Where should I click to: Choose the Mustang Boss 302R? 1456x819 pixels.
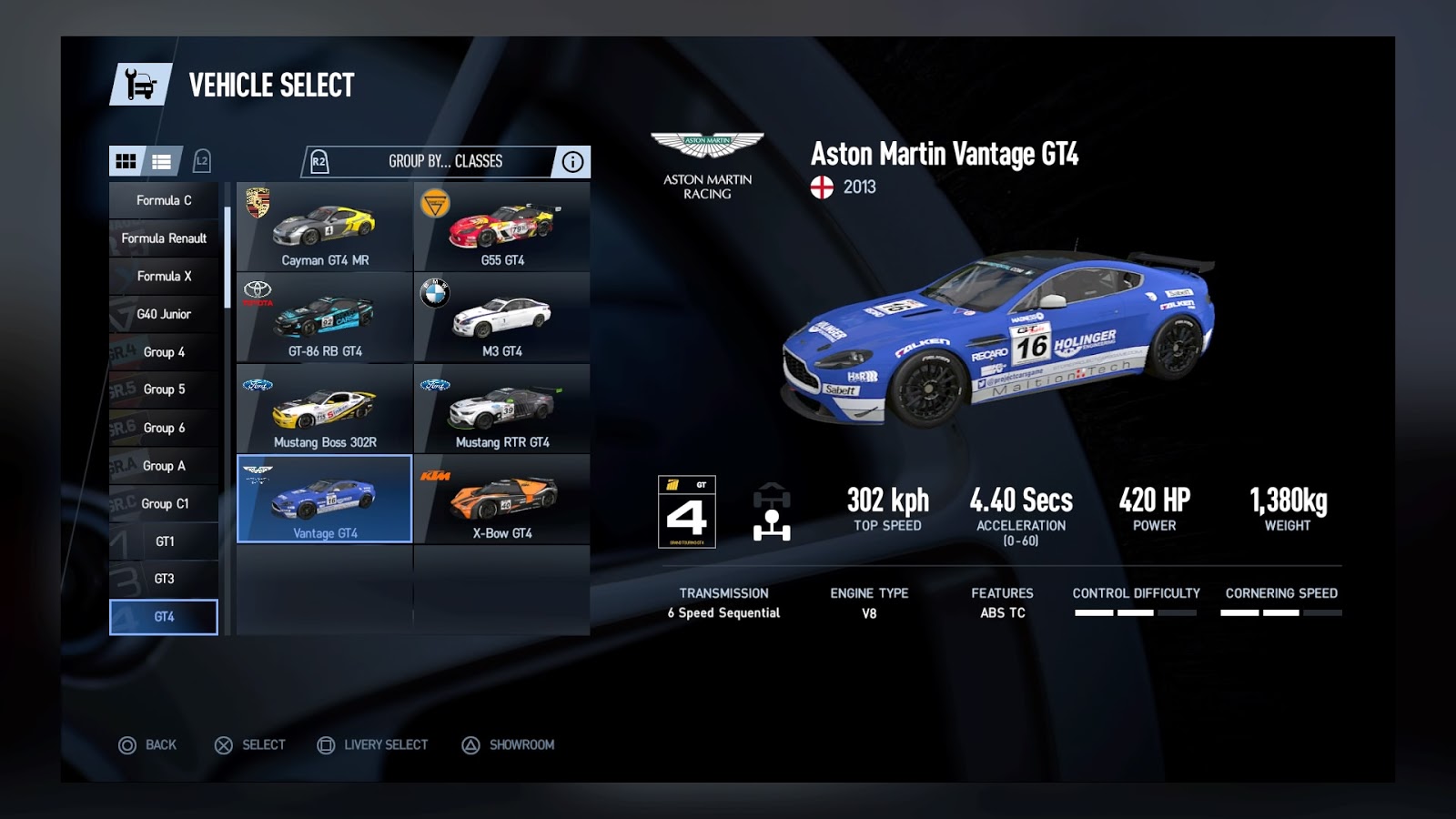(325, 409)
